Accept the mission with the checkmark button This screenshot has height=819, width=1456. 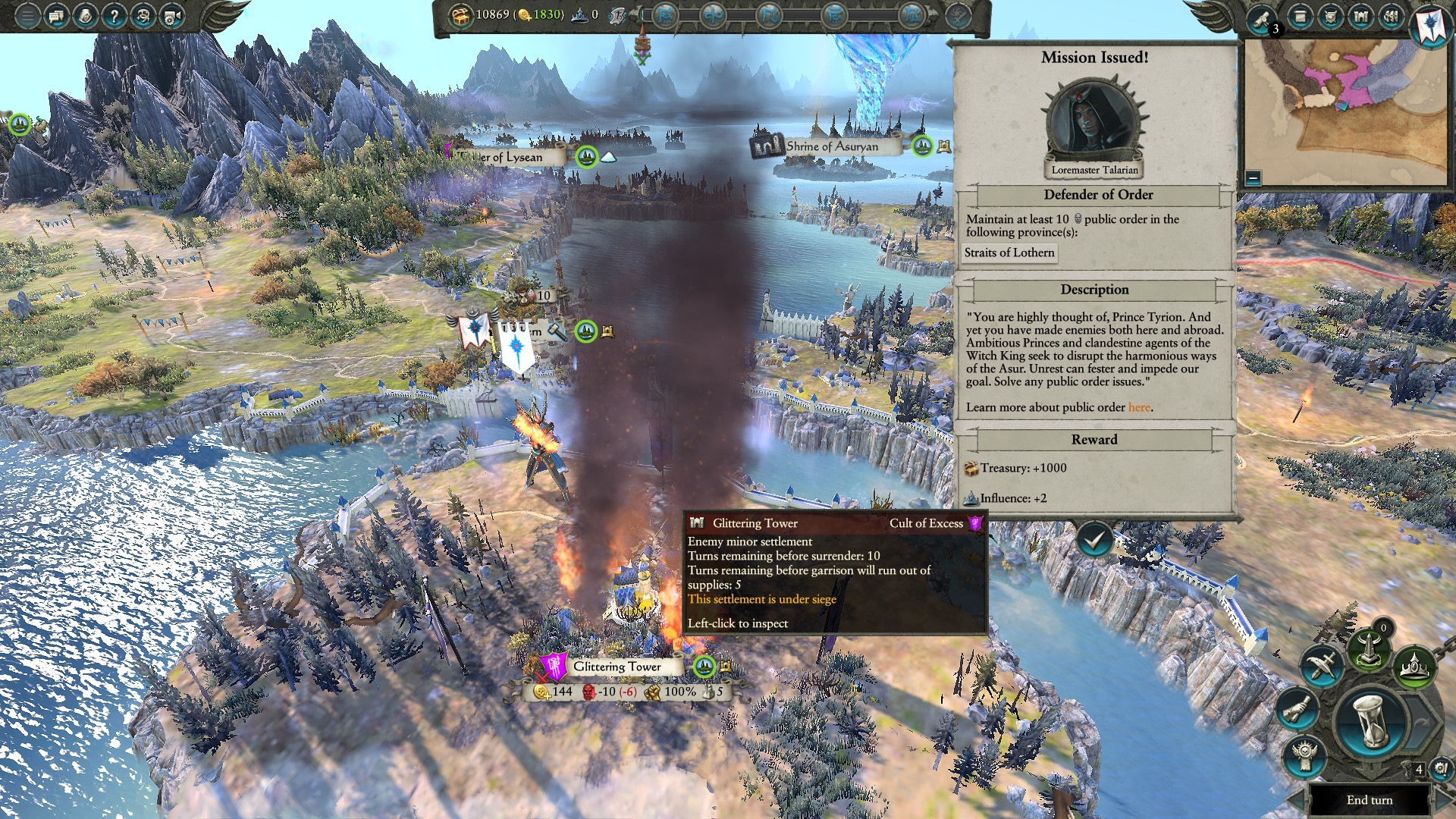1094,540
